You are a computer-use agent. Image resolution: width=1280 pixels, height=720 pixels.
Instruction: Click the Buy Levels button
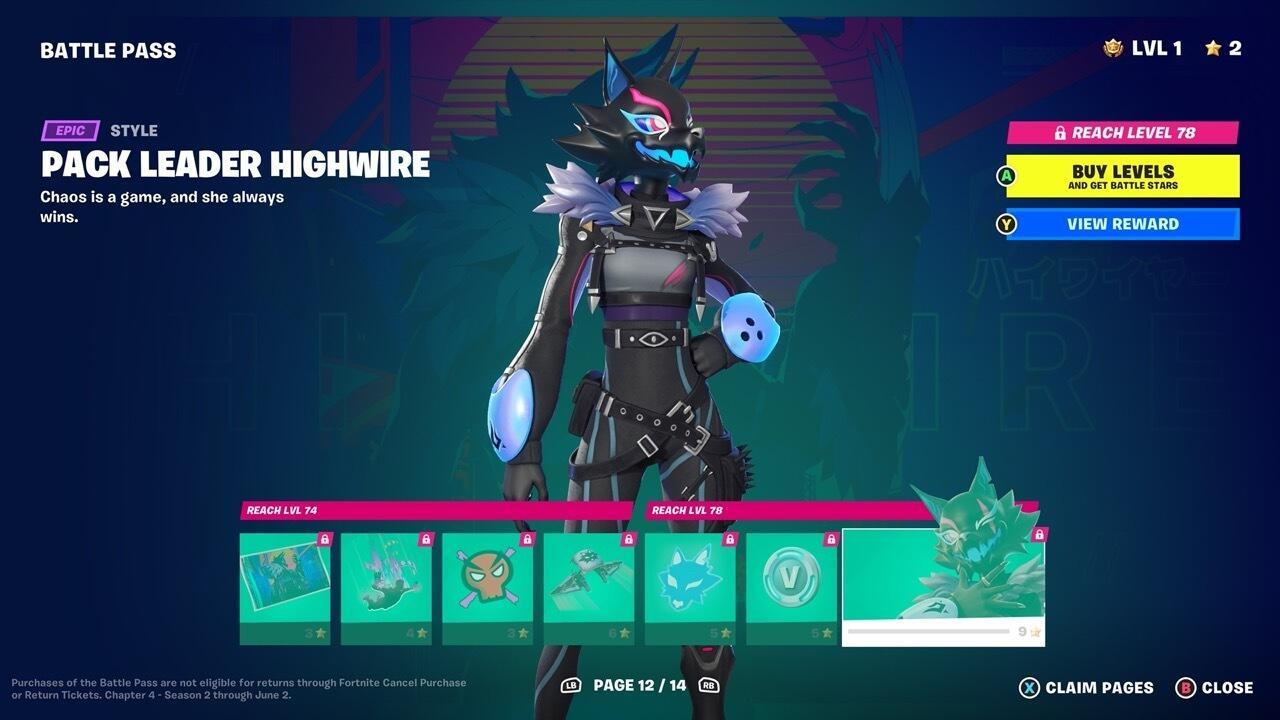tap(1122, 176)
